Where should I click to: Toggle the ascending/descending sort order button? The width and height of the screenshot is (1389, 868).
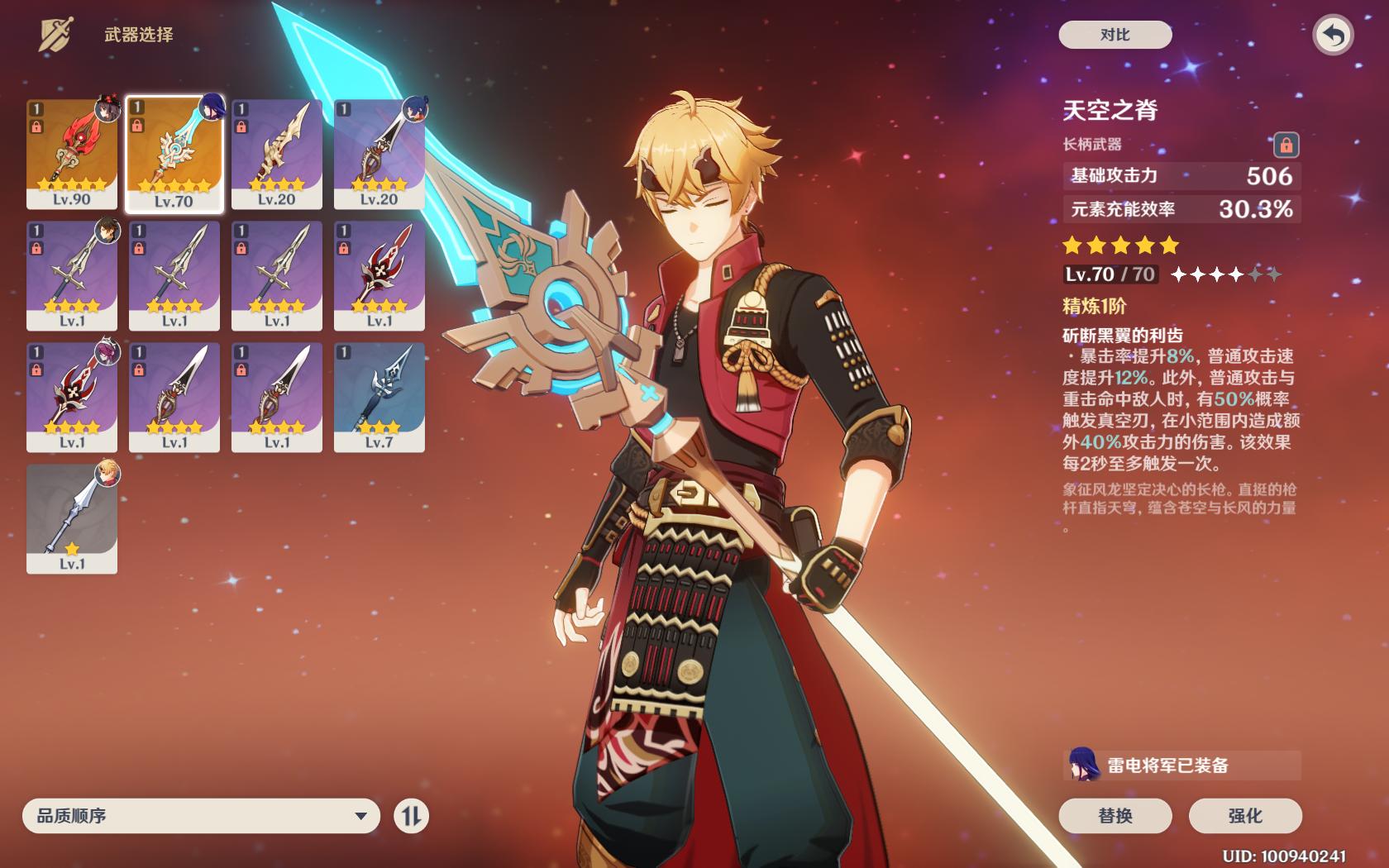tap(411, 816)
